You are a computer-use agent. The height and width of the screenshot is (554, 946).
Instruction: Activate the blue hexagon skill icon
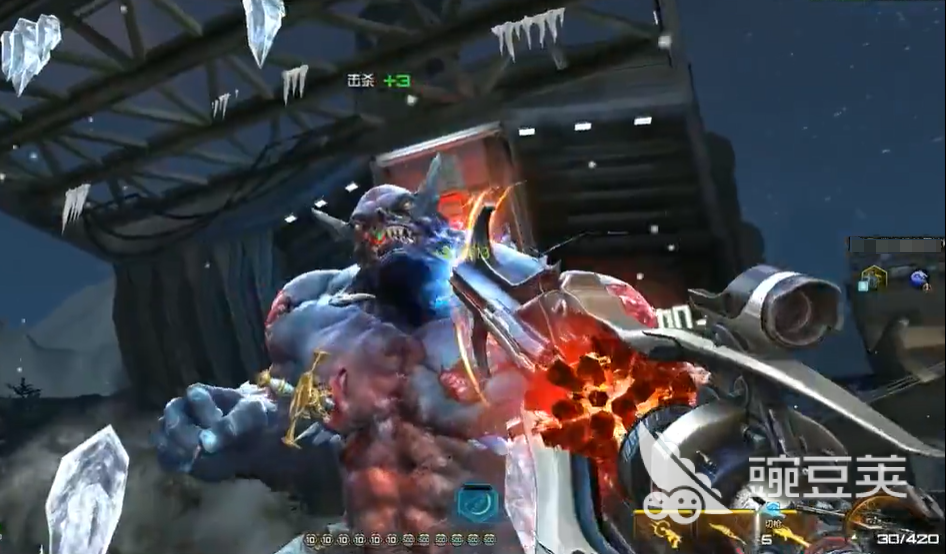click(478, 503)
